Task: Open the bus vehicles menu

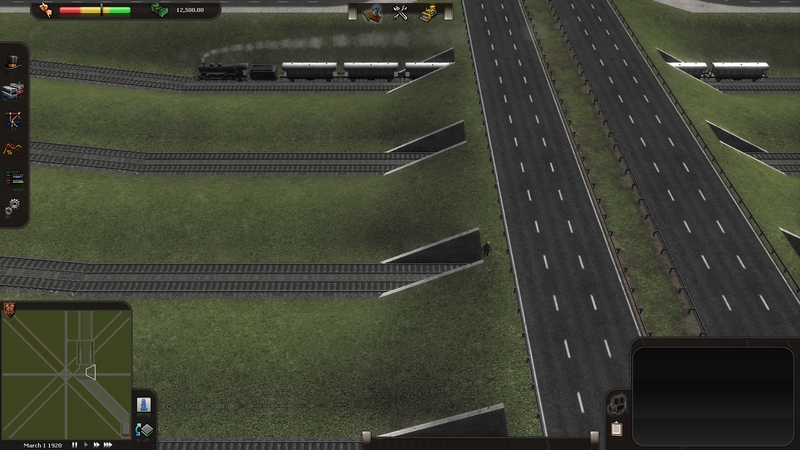Action: click(12, 91)
